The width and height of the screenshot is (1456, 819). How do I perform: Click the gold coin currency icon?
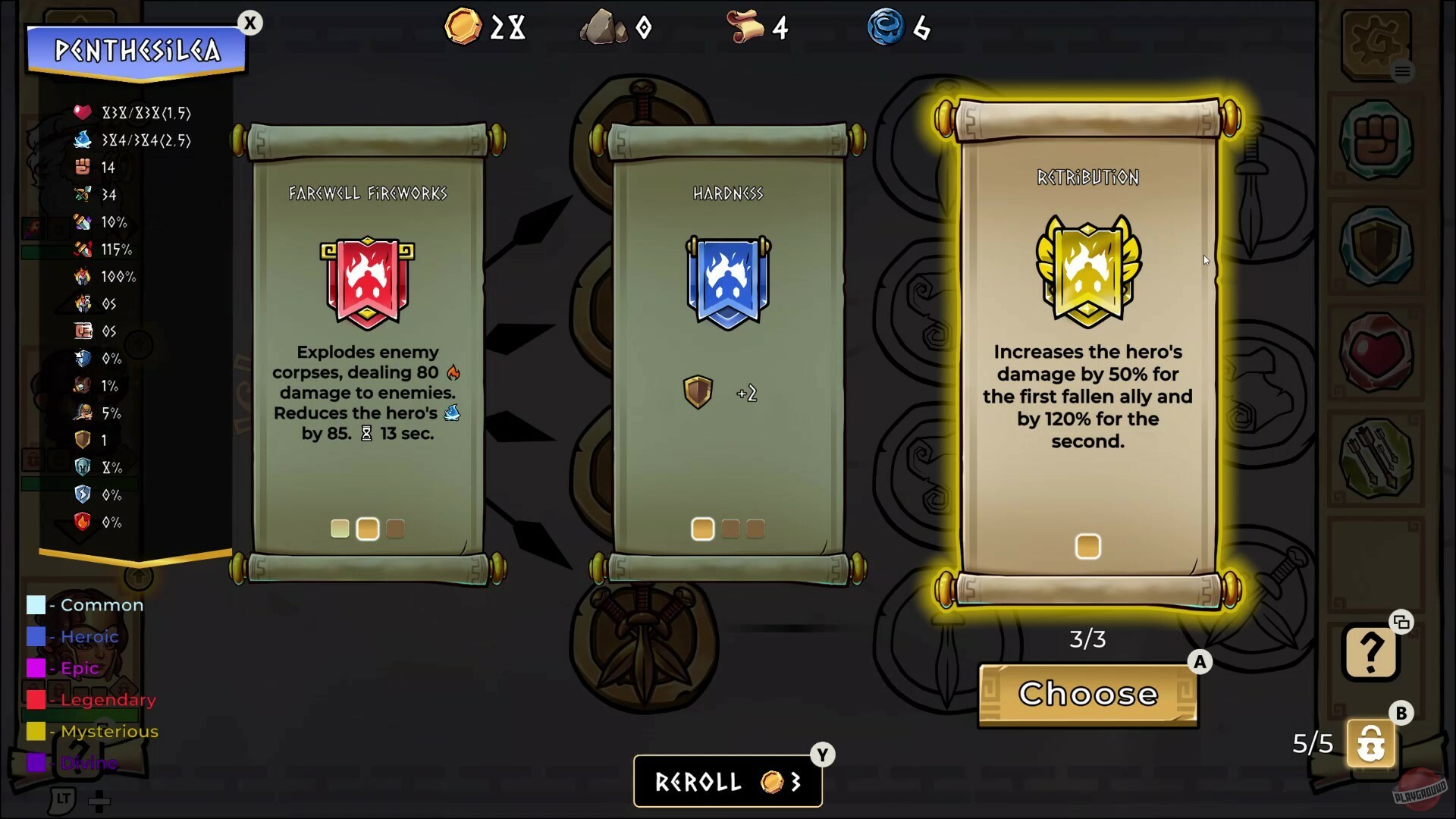coord(463,26)
